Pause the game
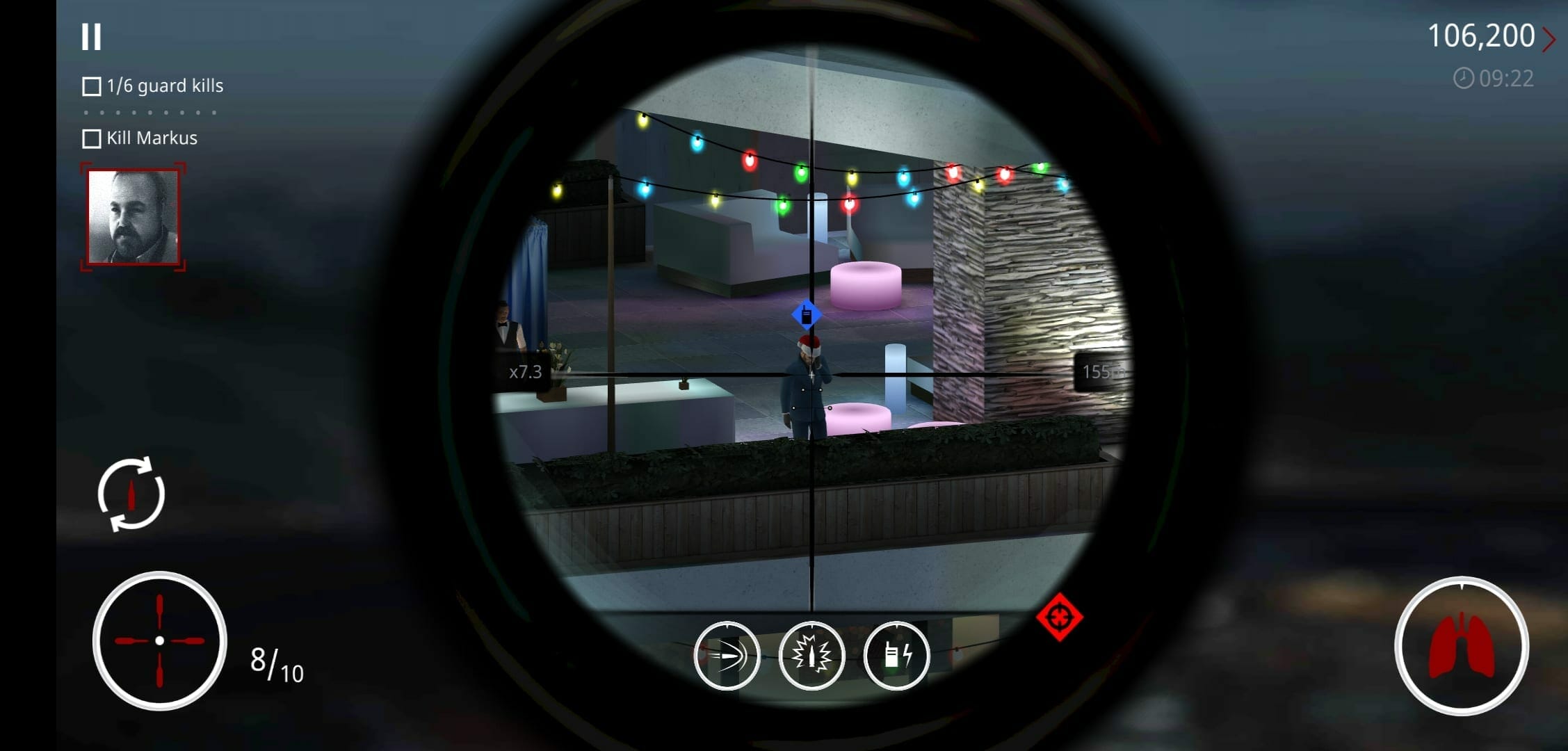The image size is (1568, 751). [x=91, y=37]
